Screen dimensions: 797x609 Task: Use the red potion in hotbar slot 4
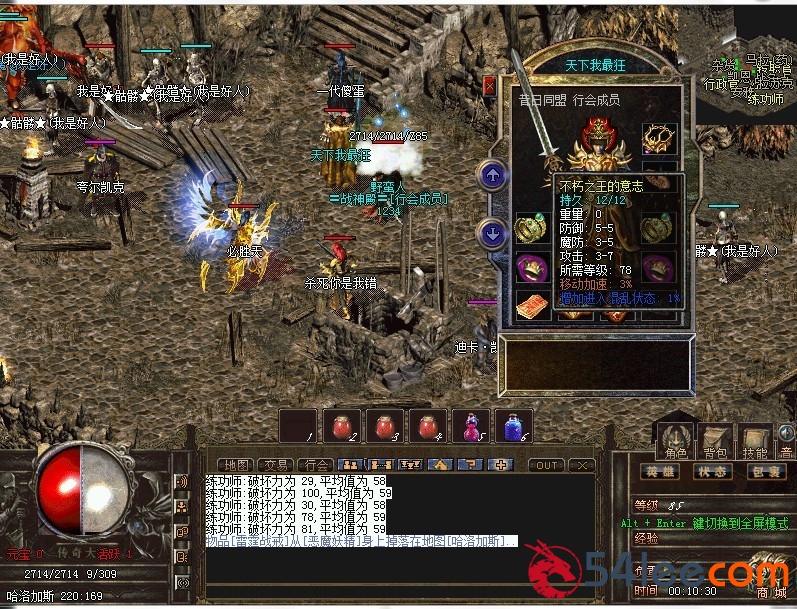point(427,426)
